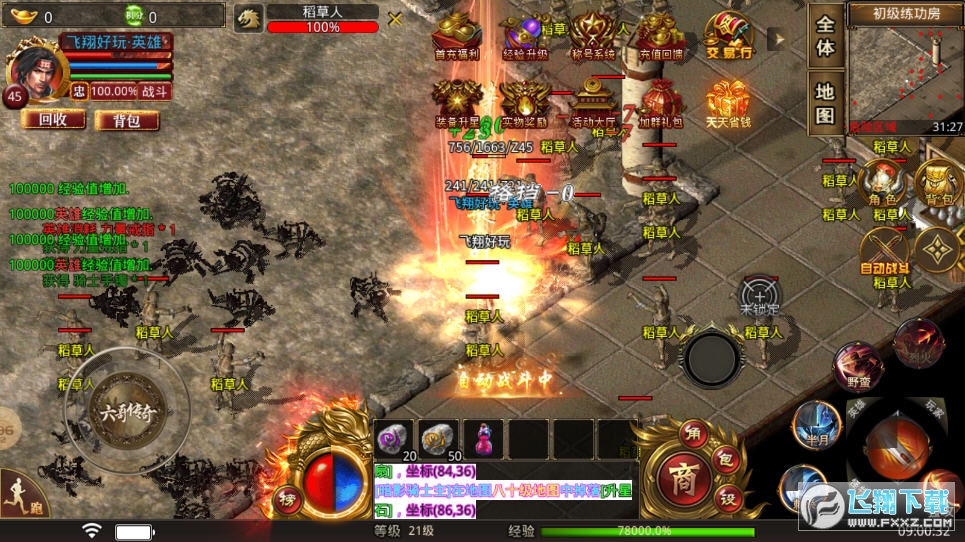965x542 pixels.
Task: Open 装备升星 equipment star upgrade
Action: tap(456, 103)
